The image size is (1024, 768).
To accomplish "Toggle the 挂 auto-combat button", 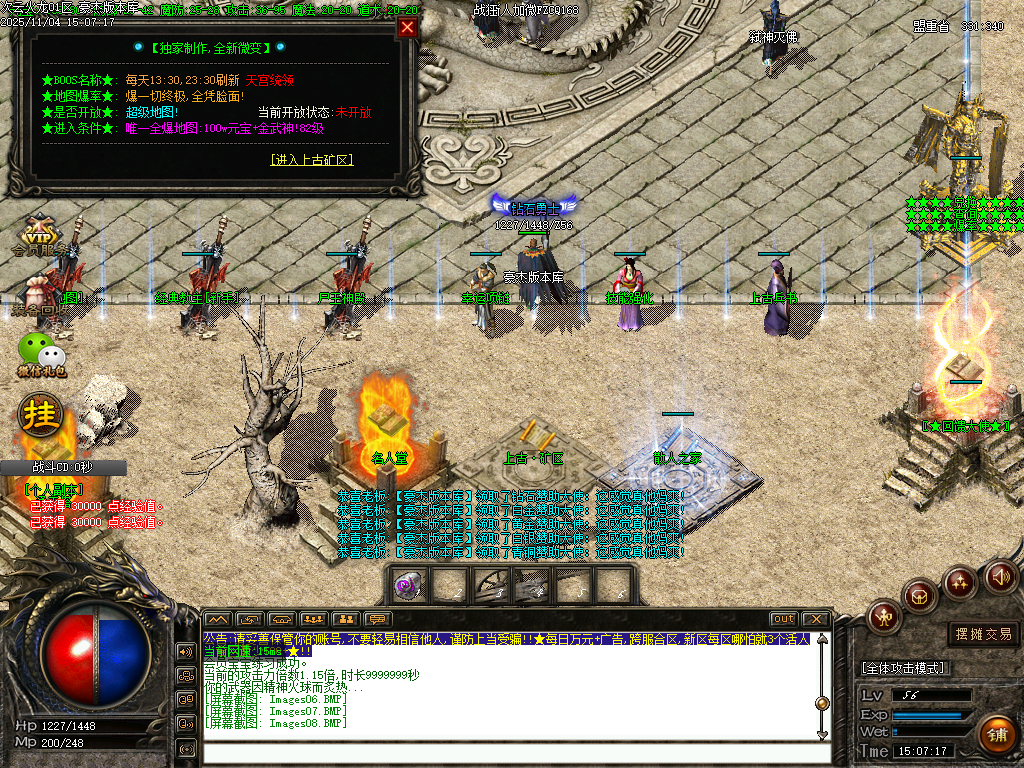I will pos(42,413).
